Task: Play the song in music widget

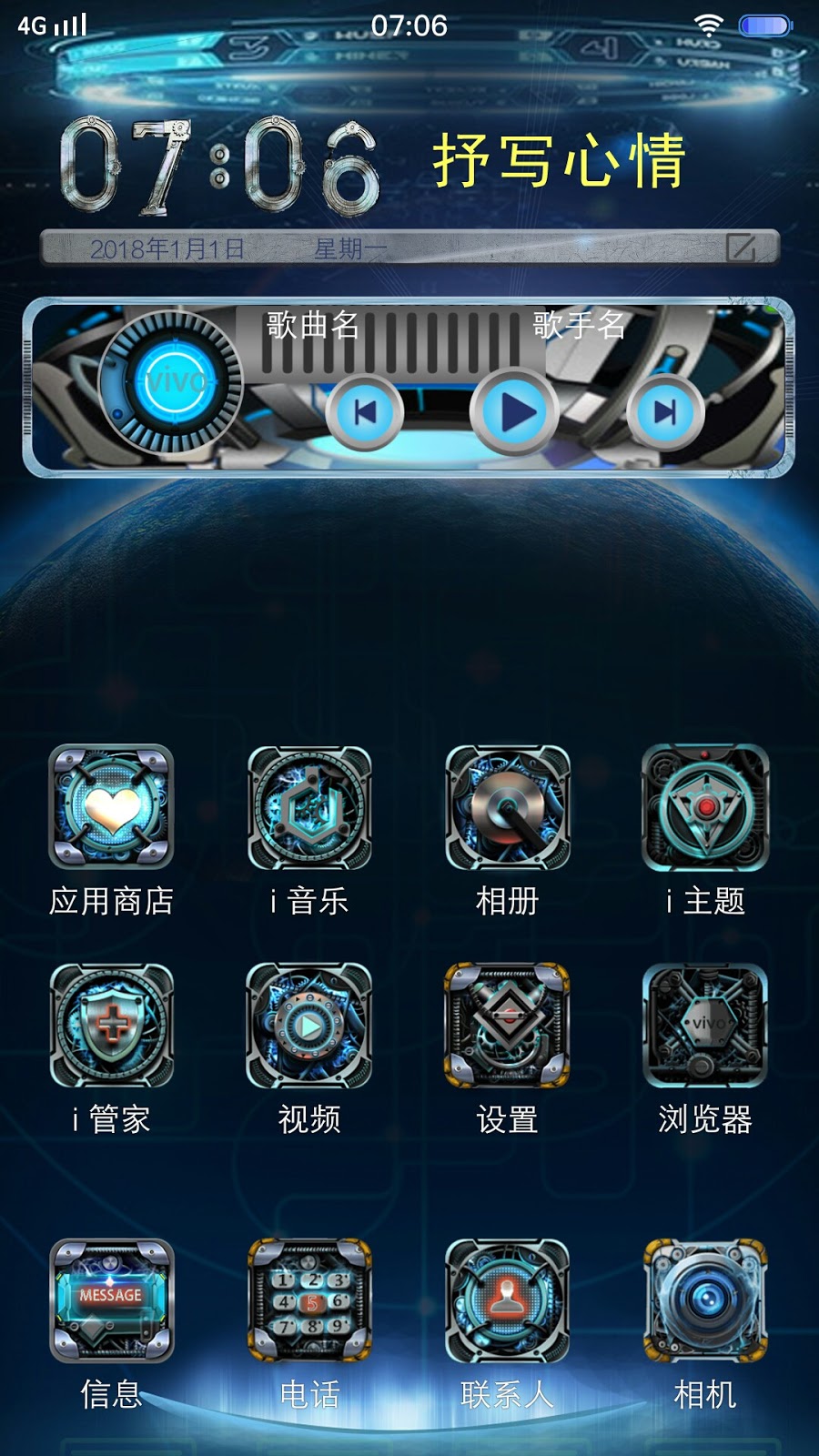Action: point(515,412)
